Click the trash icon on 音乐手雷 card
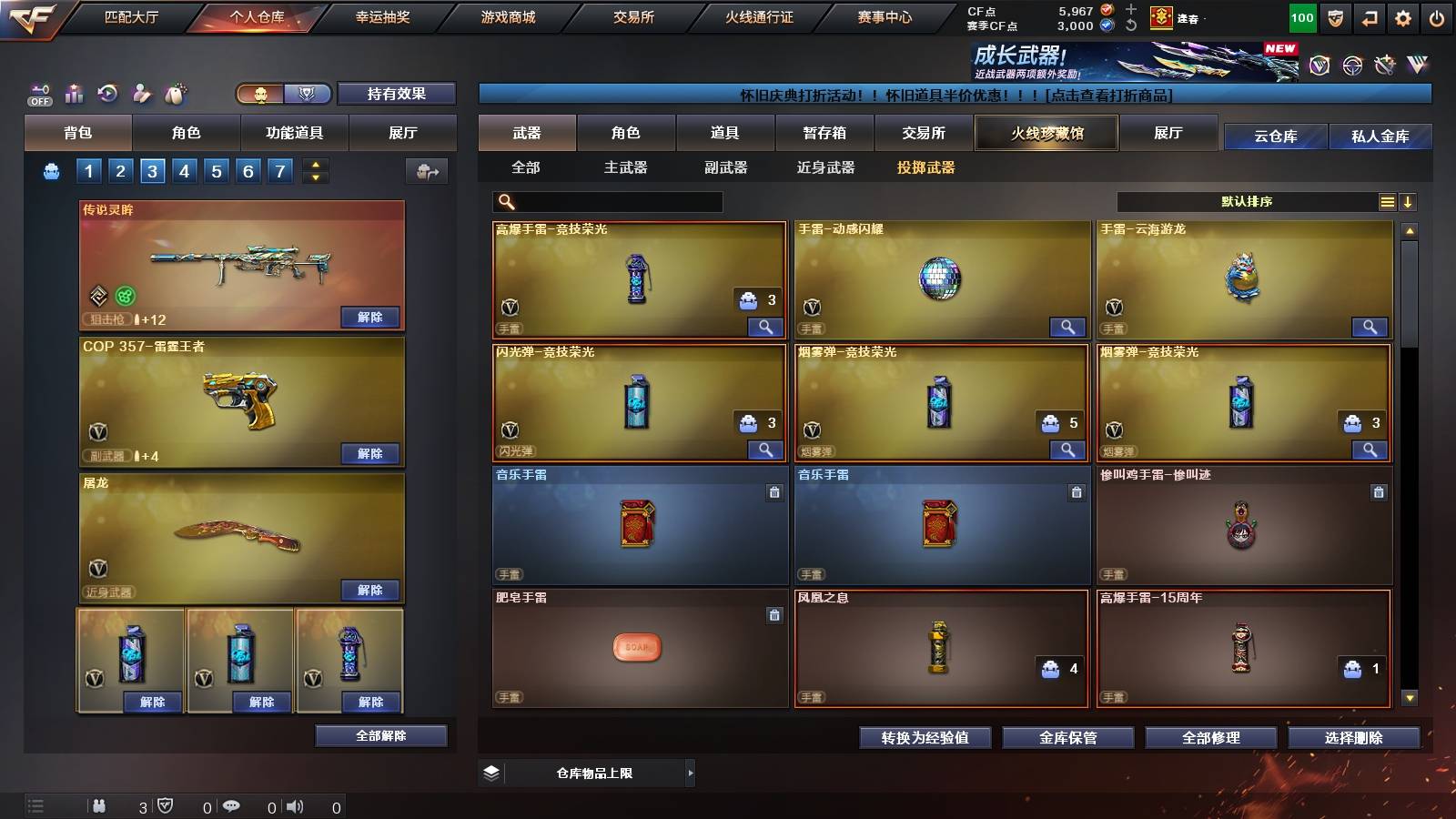The image size is (1456, 819). pyautogui.click(x=773, y=491)
